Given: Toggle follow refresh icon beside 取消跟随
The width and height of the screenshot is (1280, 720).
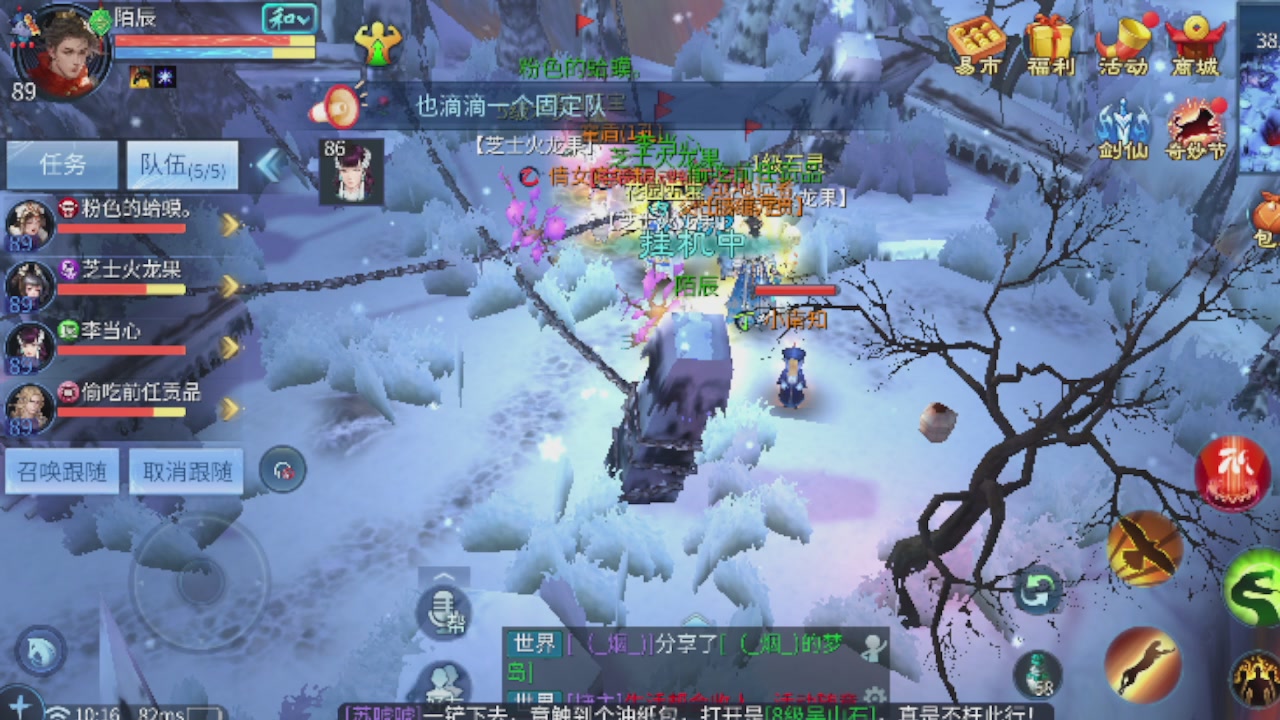Looking at the screenshot, I should click(x=283, y=468).
